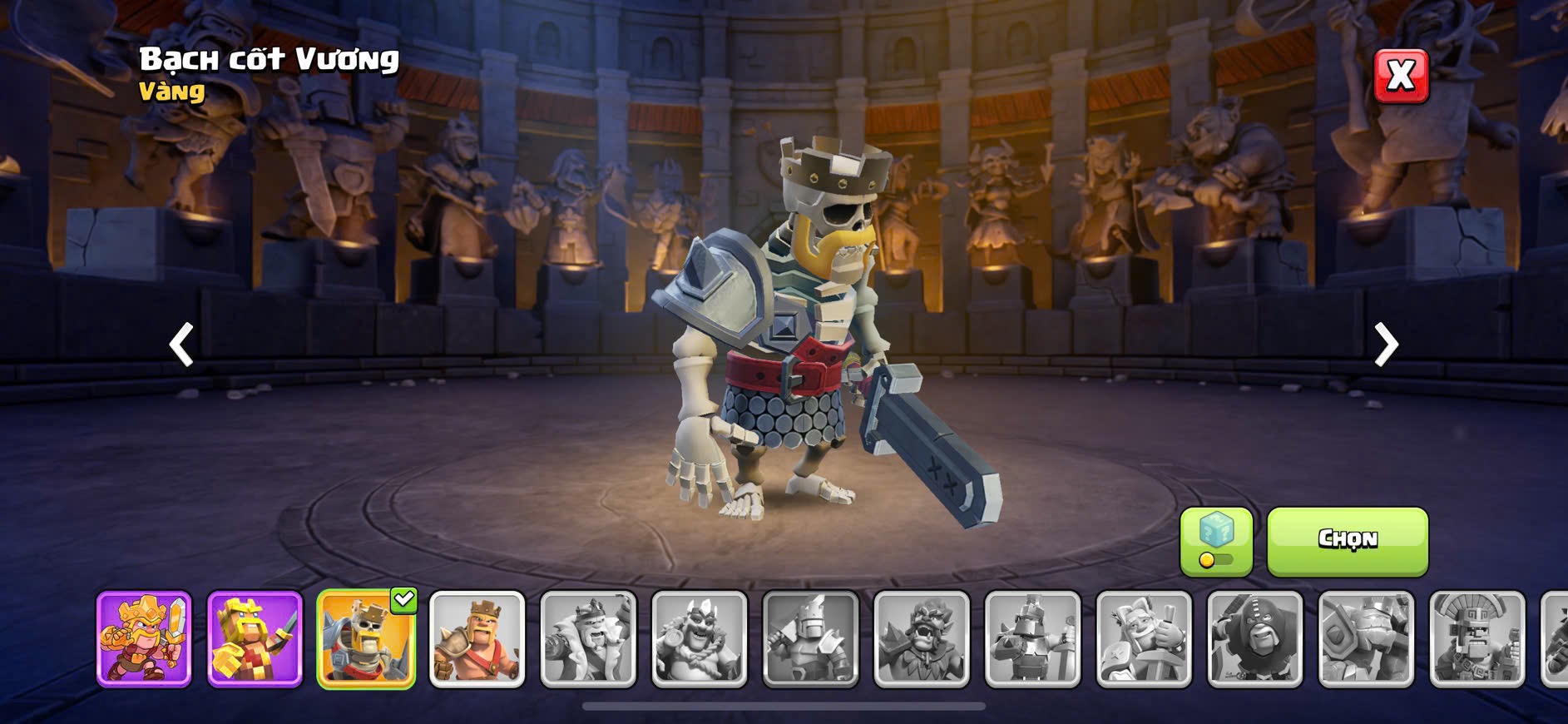The width and height of the screenshot is (1568, 724).
Task: Choose the locked stone golem king skin
Action: tap(1367, 639)
